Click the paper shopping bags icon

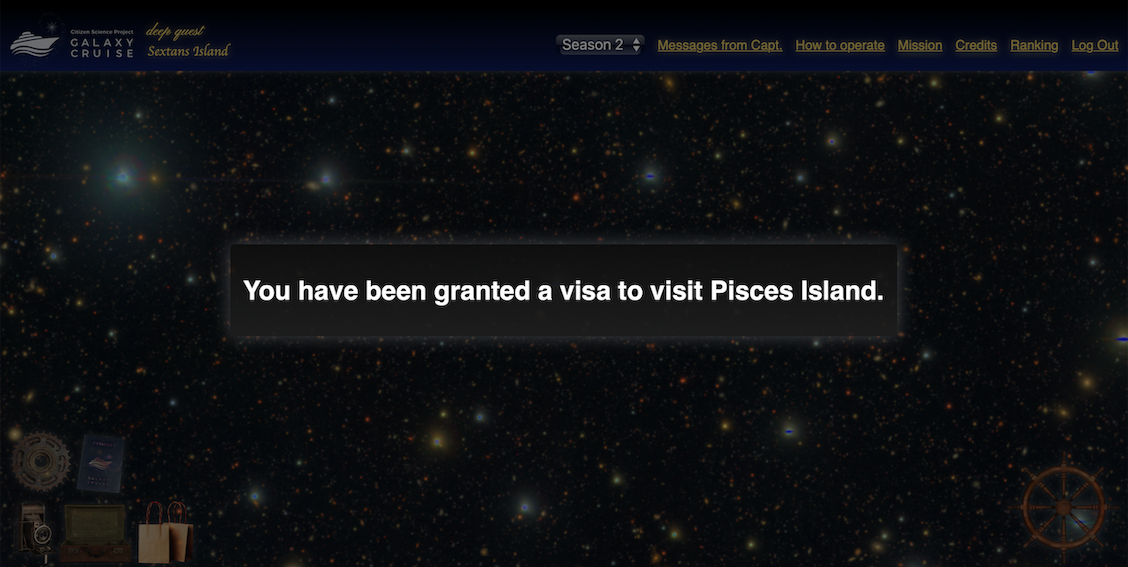click(x=165, y=533)
